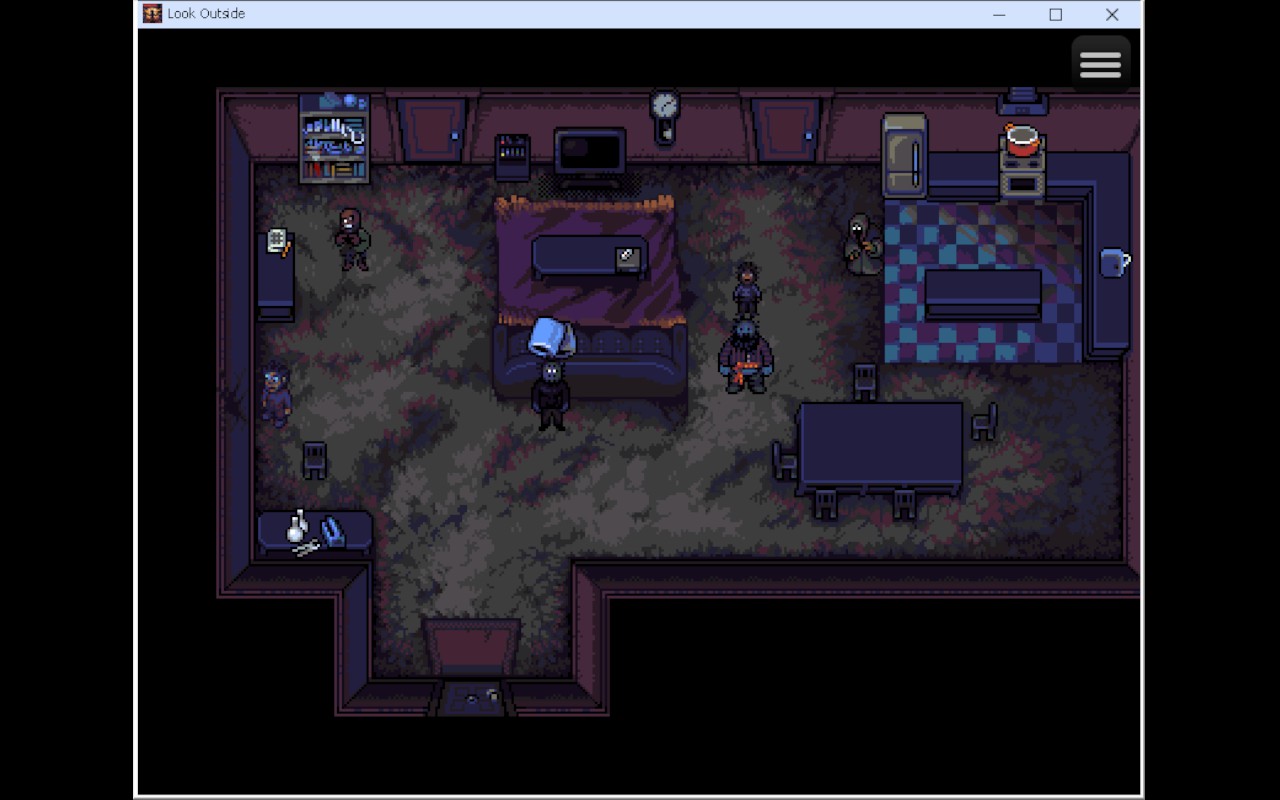
Task: Click the wall clock between the doors
Action: [663, 105]
